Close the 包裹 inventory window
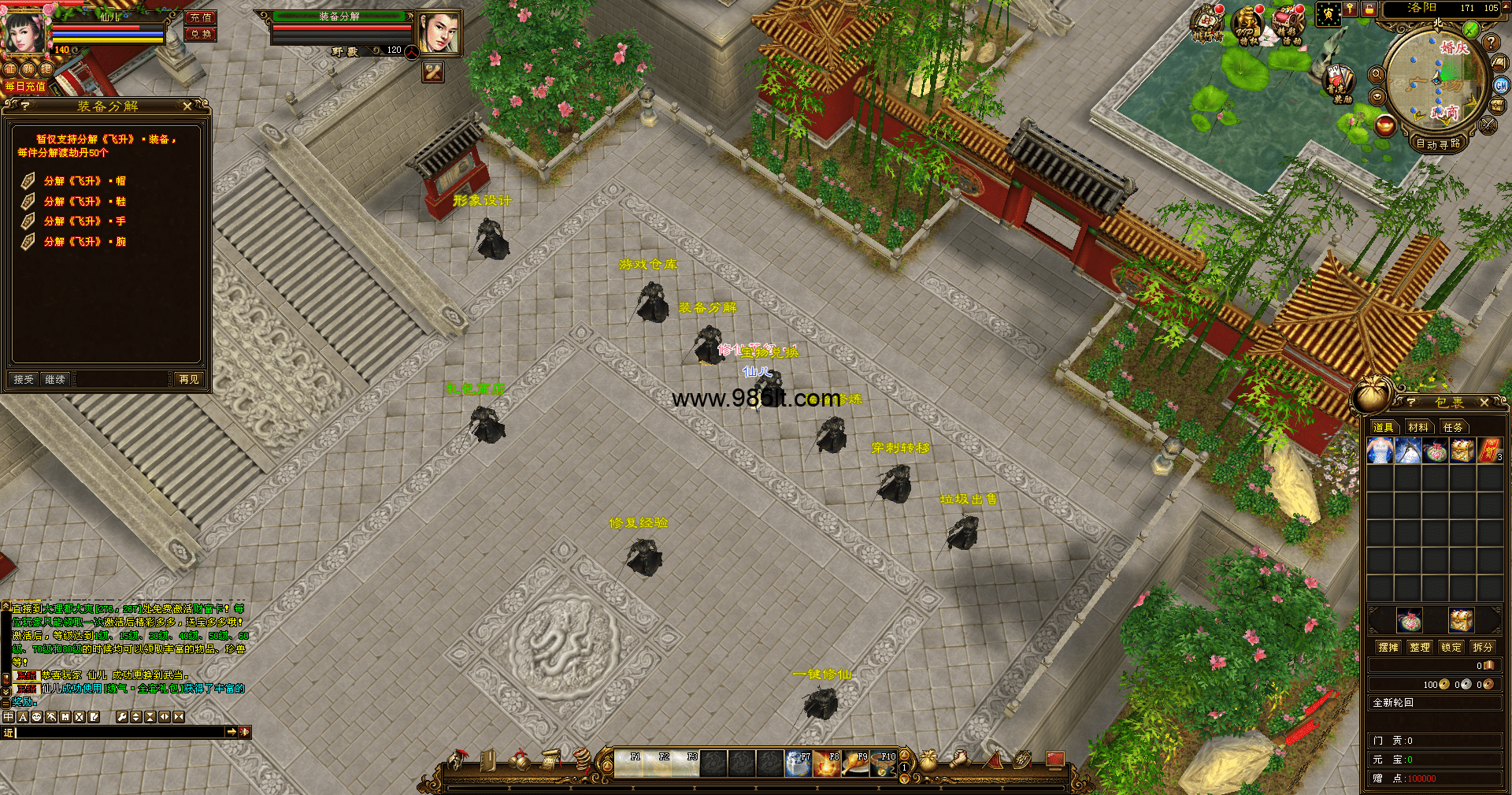The width and height of the screenshot is (1512, 795). point(1484,403)
